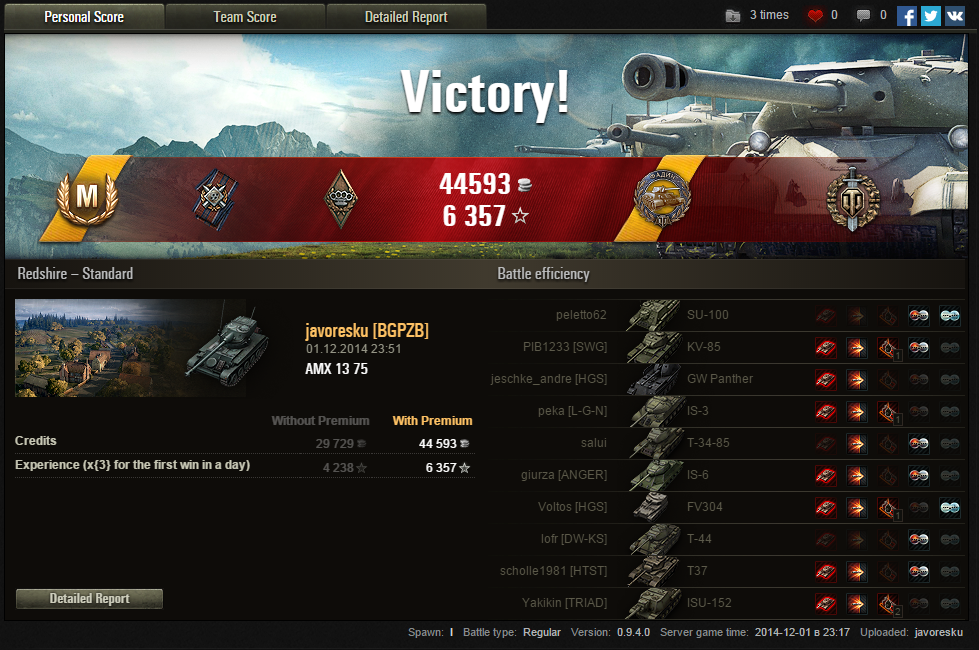Share replay on Facebook

(x=907, y=16)
